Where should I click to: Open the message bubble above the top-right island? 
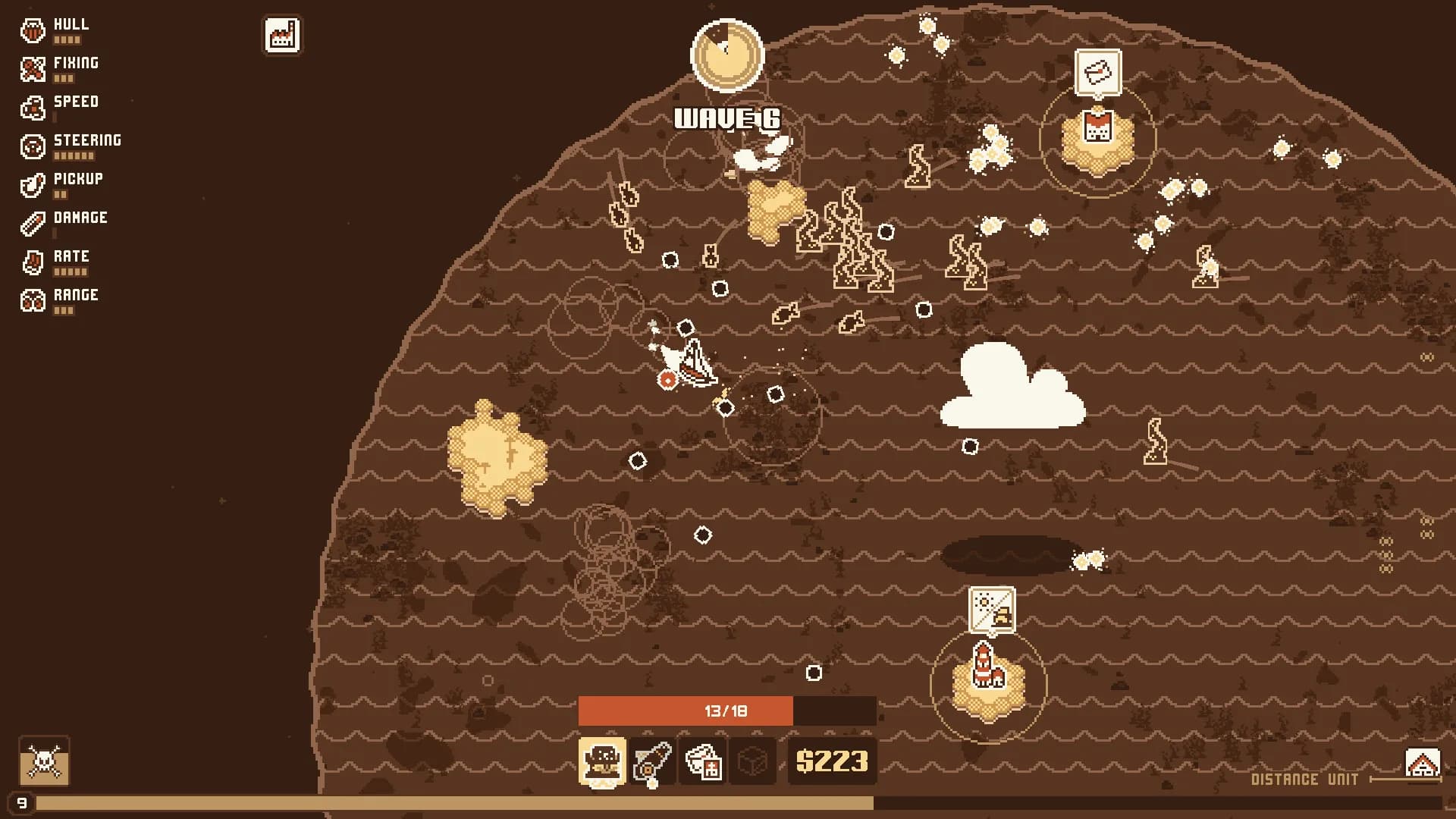pyautogui.click(x=1097, y=71)
